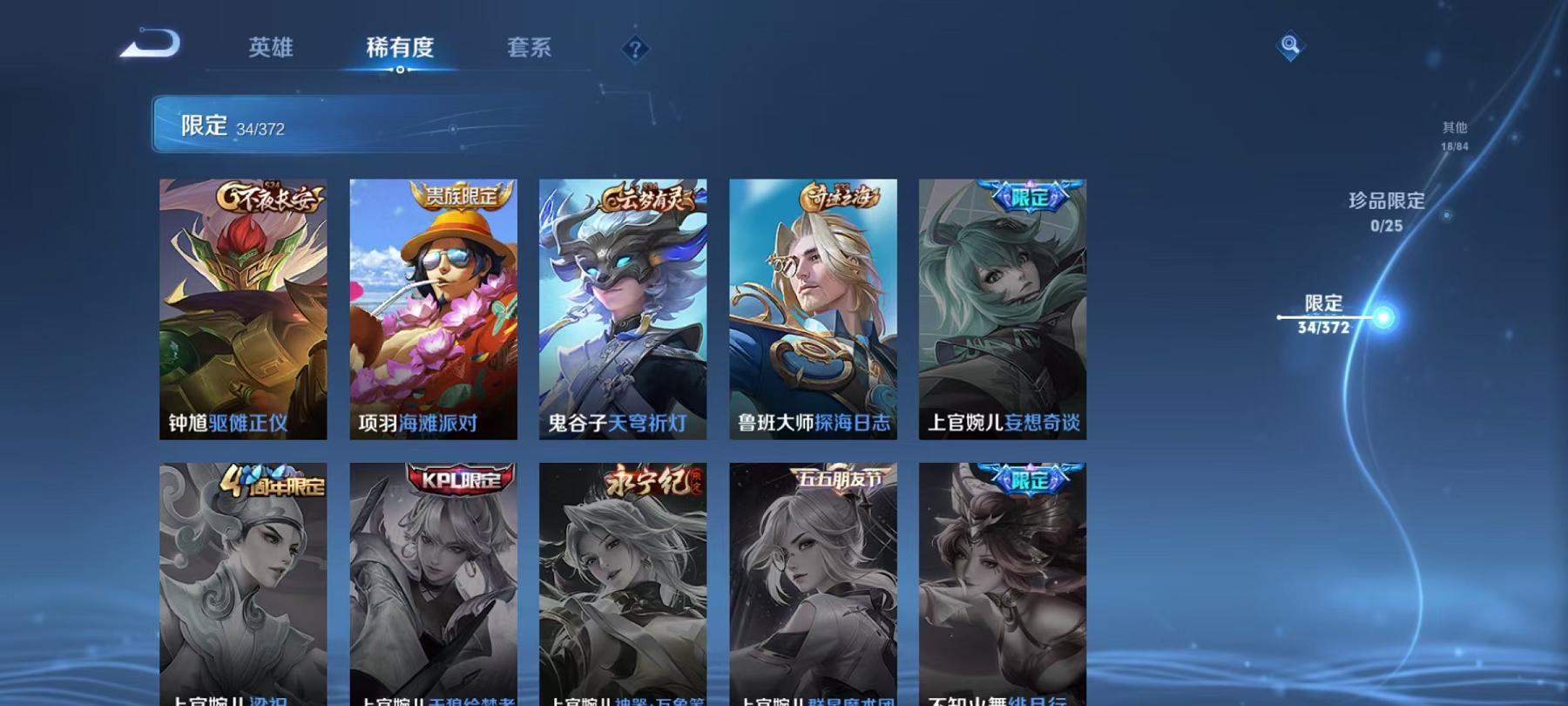Click the help question mark icon
Image resolution: width=1568 pixels, height=706 pixels.
[635, 48]
